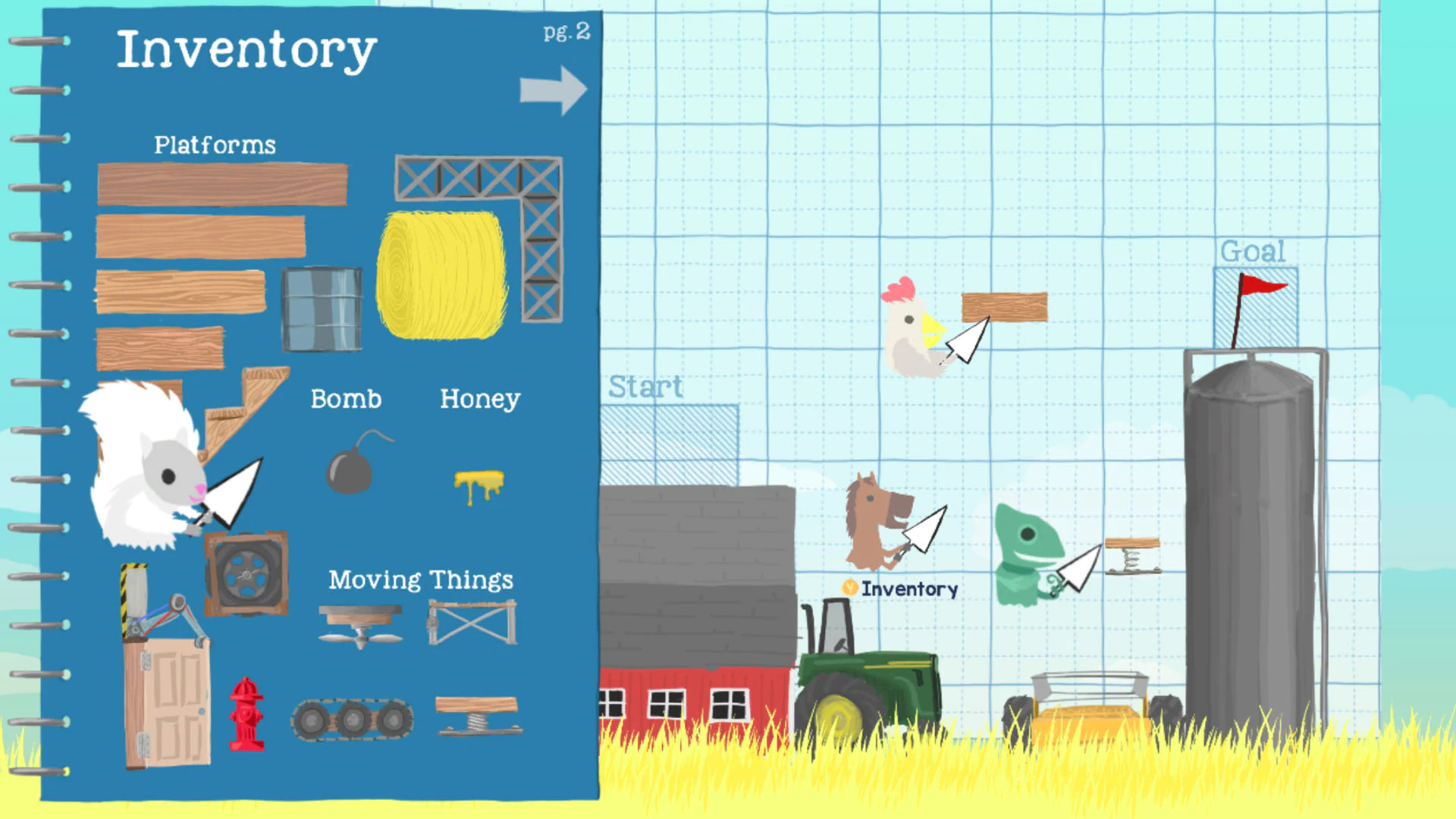Select the longest wooden plank
Viewport: 1456px width, 819px height.
[221, 182]
